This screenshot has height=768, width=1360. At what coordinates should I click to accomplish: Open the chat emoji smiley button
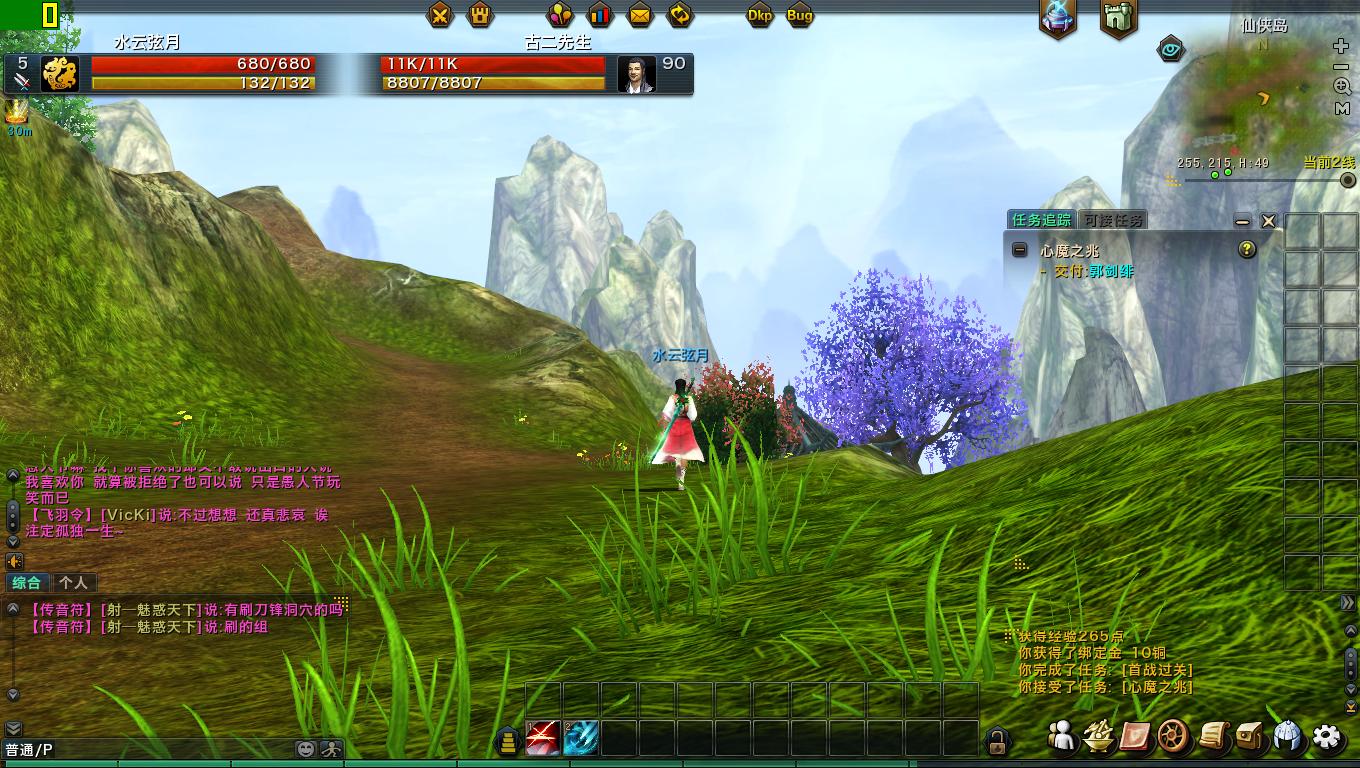click(x=307, y=748)
